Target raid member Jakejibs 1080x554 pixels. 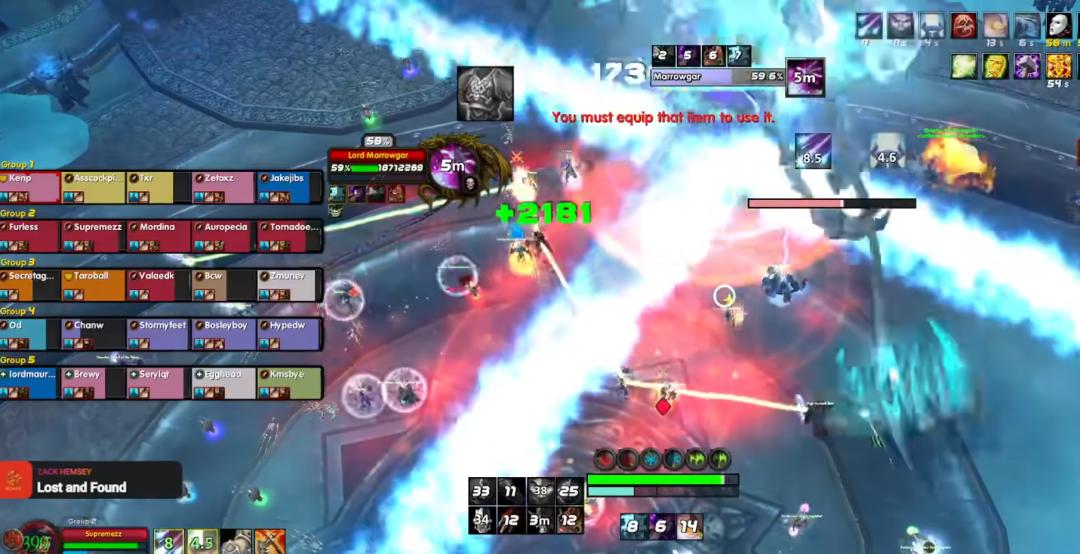[290, 186]
